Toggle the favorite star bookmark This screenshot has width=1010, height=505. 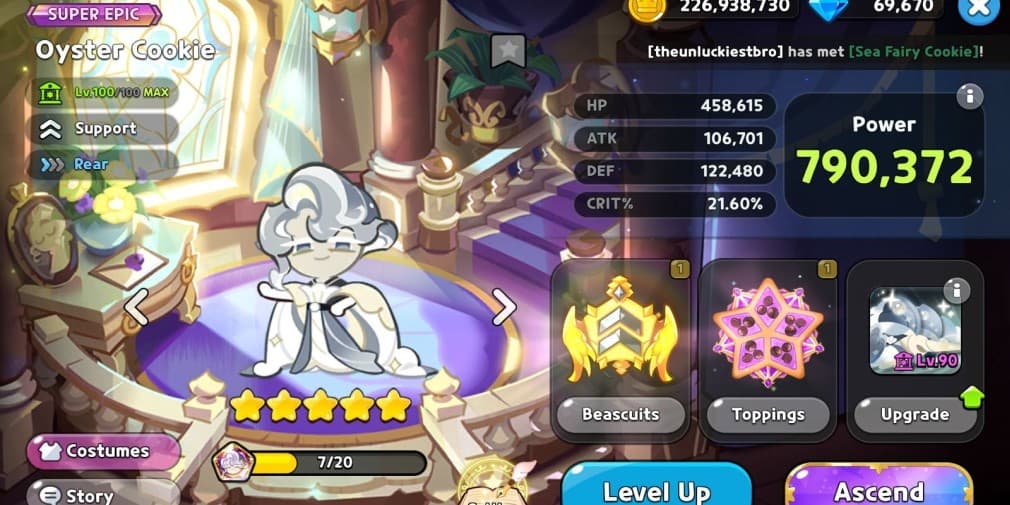[509, 49]
